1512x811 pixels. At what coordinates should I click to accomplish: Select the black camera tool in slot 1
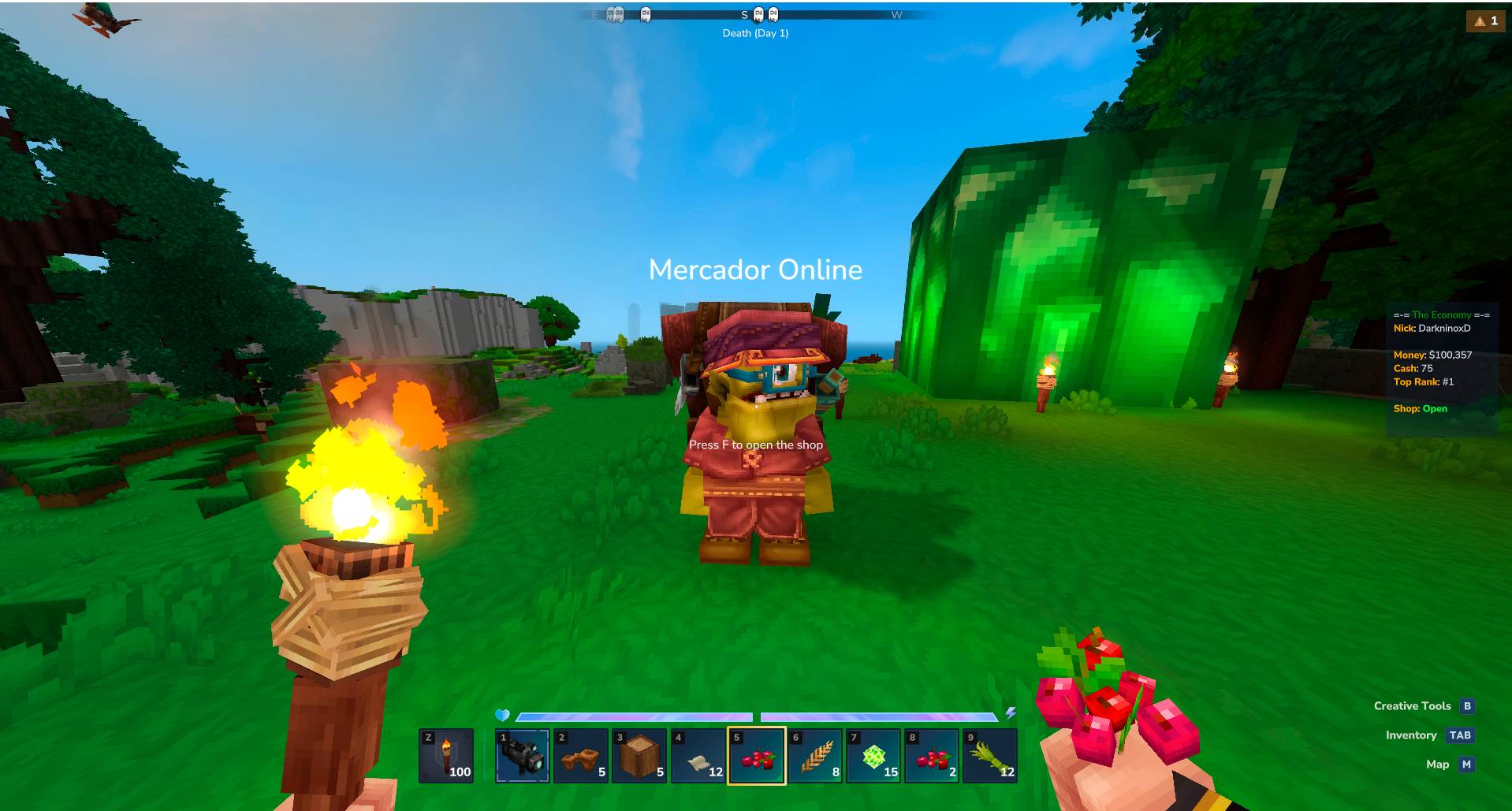(x=522, y=756)
